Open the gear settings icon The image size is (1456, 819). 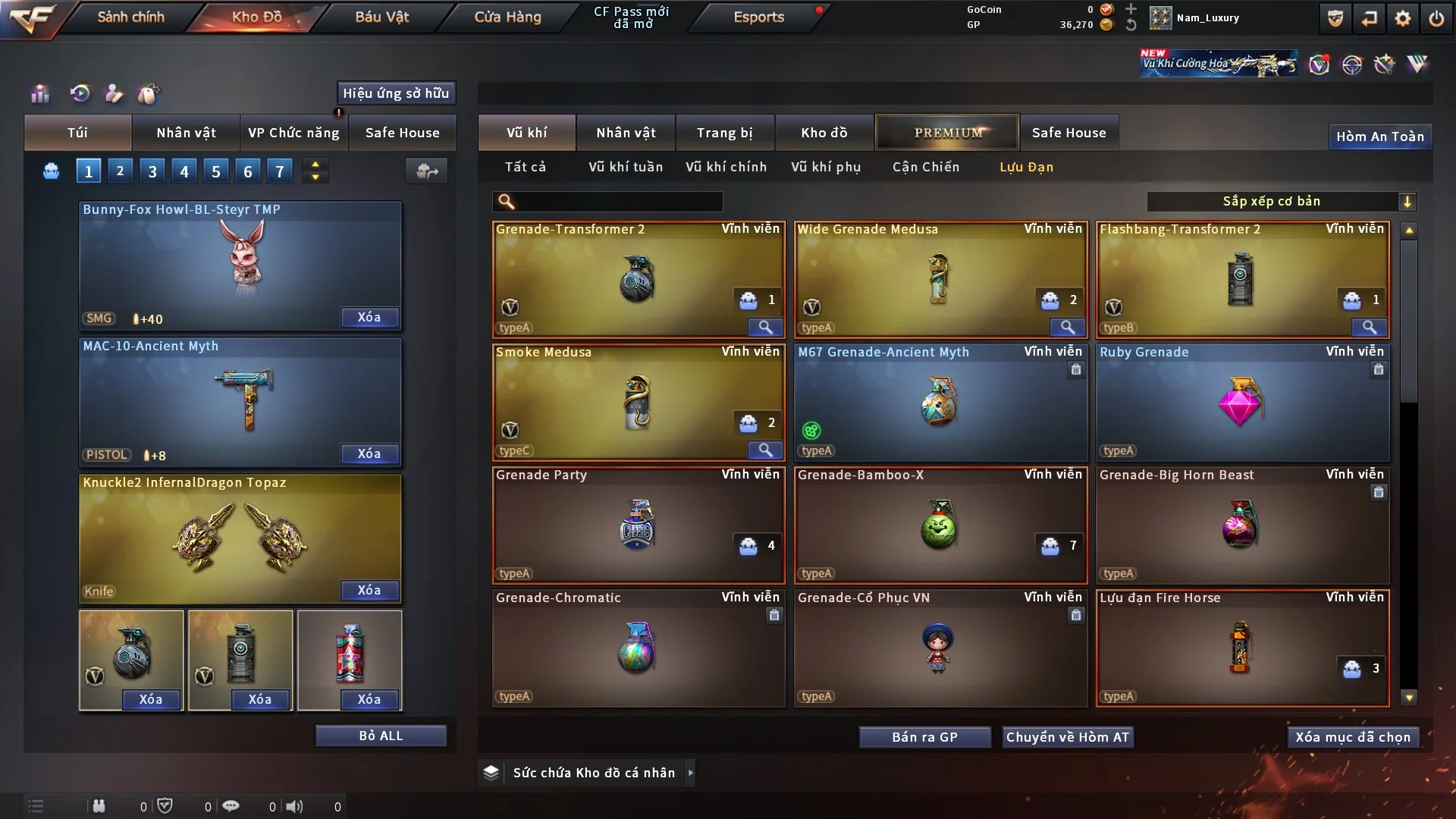(x=1403, y=18)
